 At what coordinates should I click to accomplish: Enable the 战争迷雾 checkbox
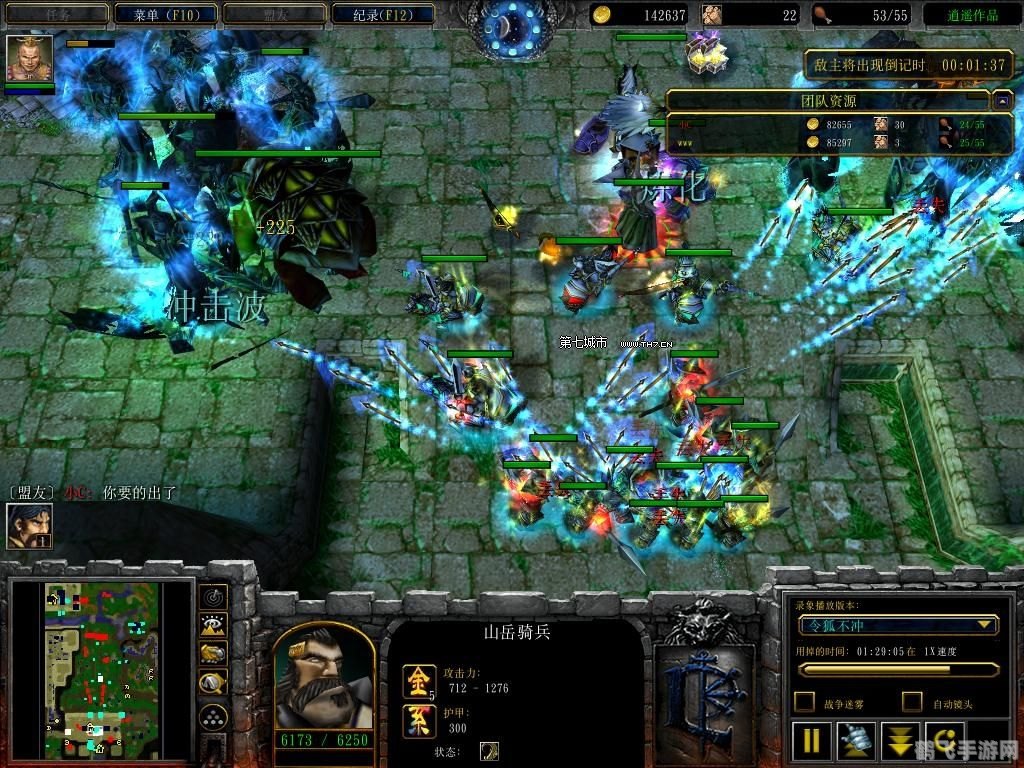pyautogui.click(x=804, y=702)
